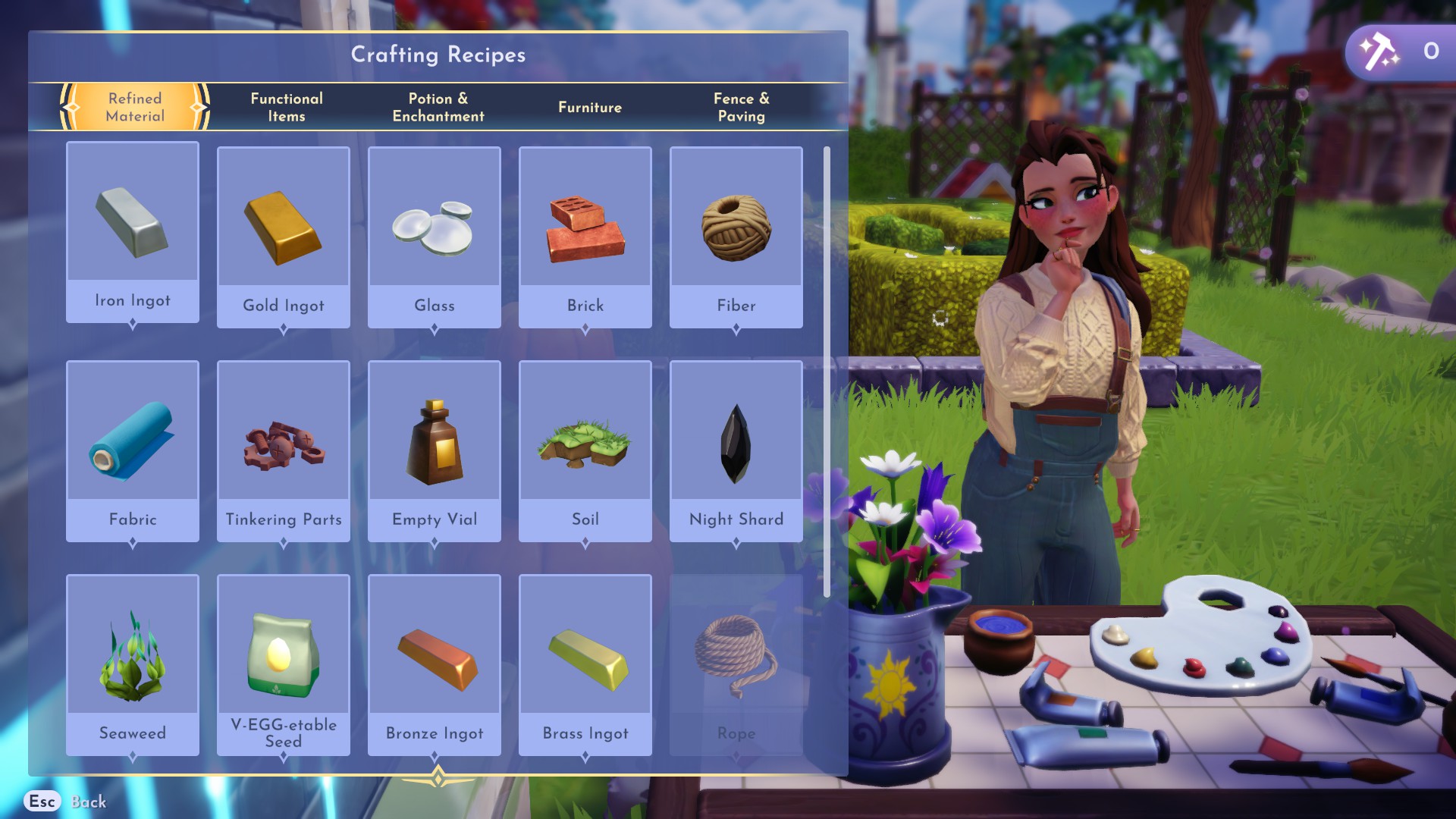Choose the Gold Ingot recipe
Screen dimensions: 1456x819
pos(284,237)
